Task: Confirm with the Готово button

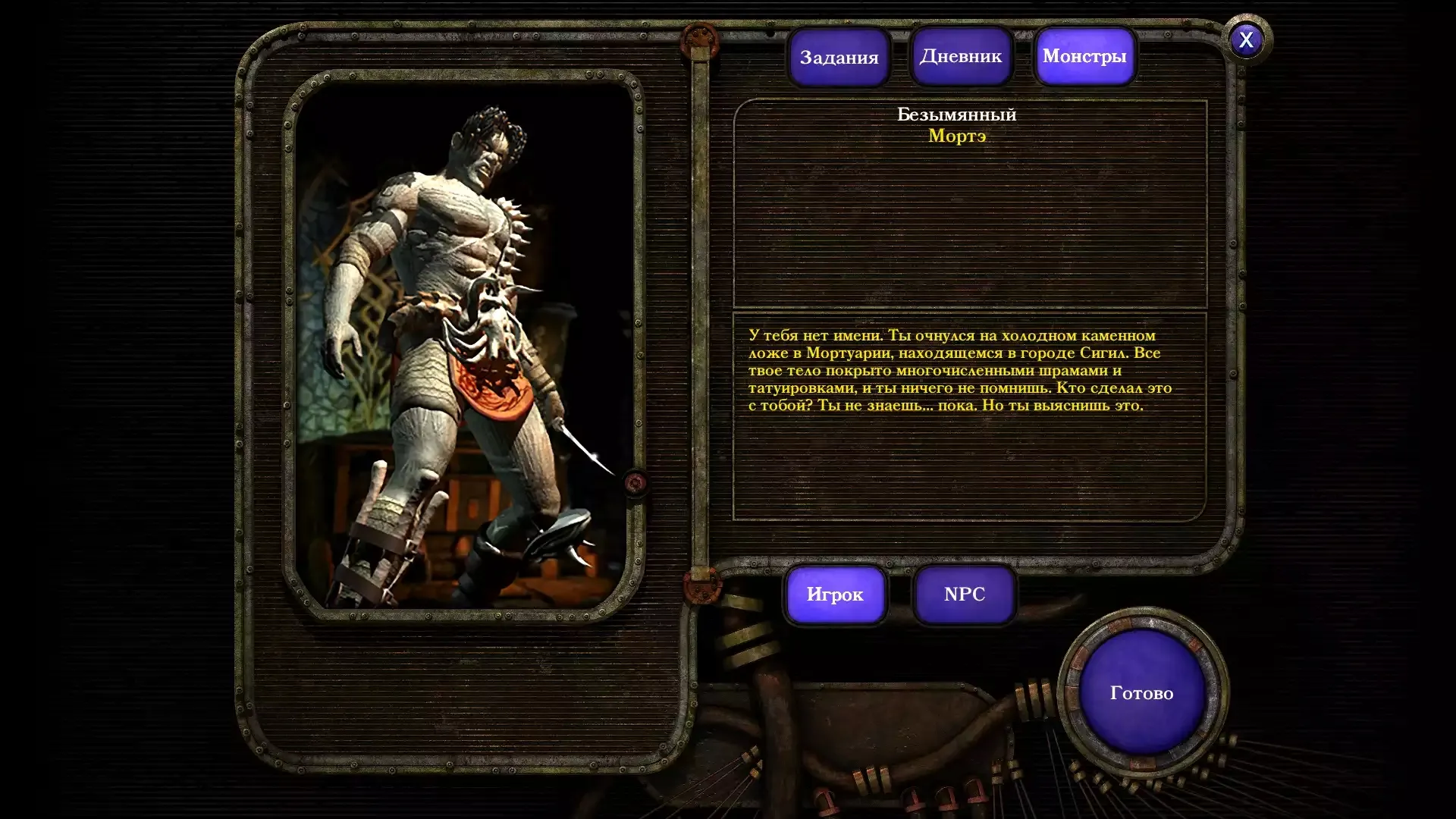Action: (1141, 693)
